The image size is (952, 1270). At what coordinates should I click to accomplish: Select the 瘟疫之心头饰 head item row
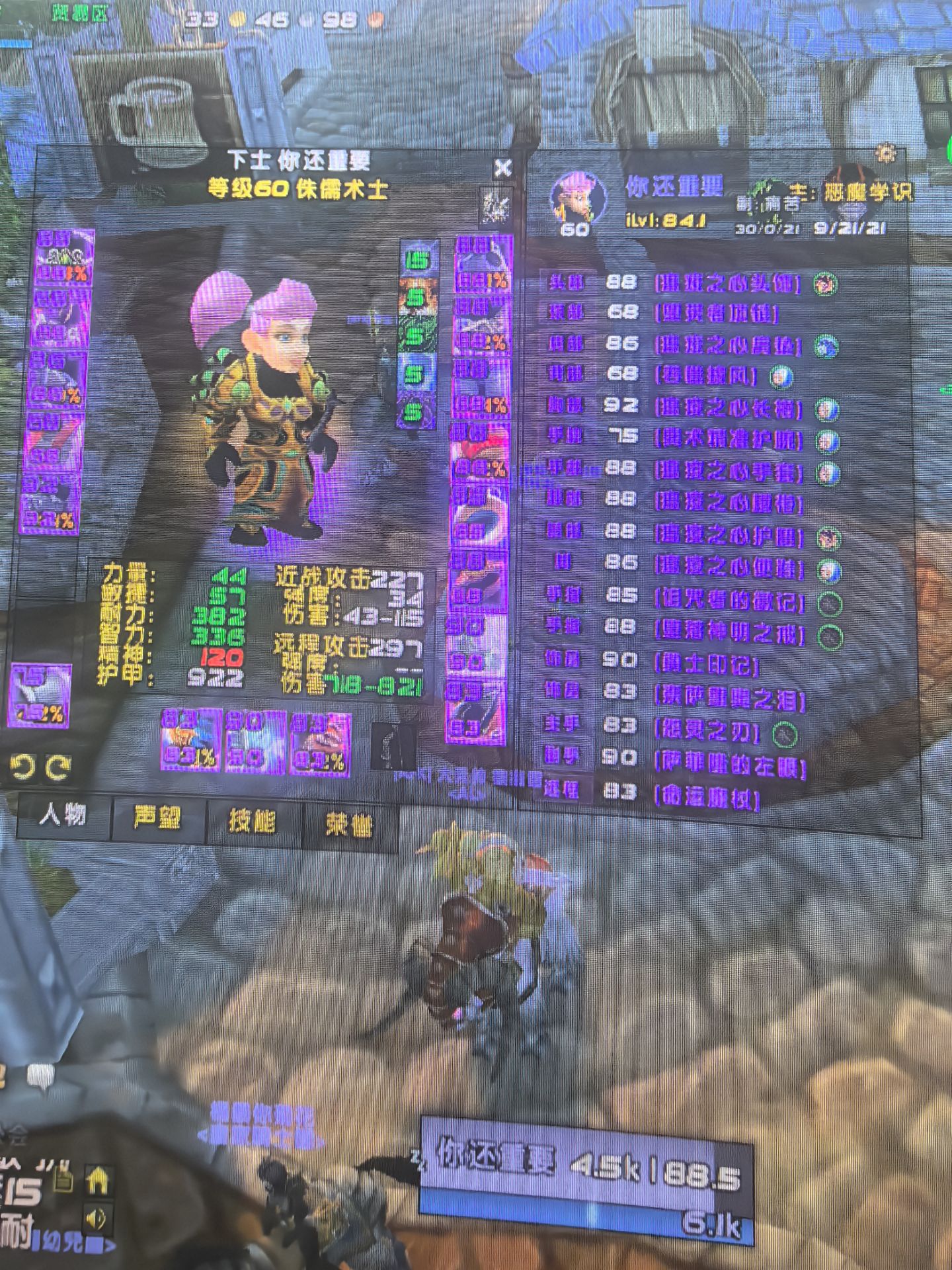(x=727, y=284)
